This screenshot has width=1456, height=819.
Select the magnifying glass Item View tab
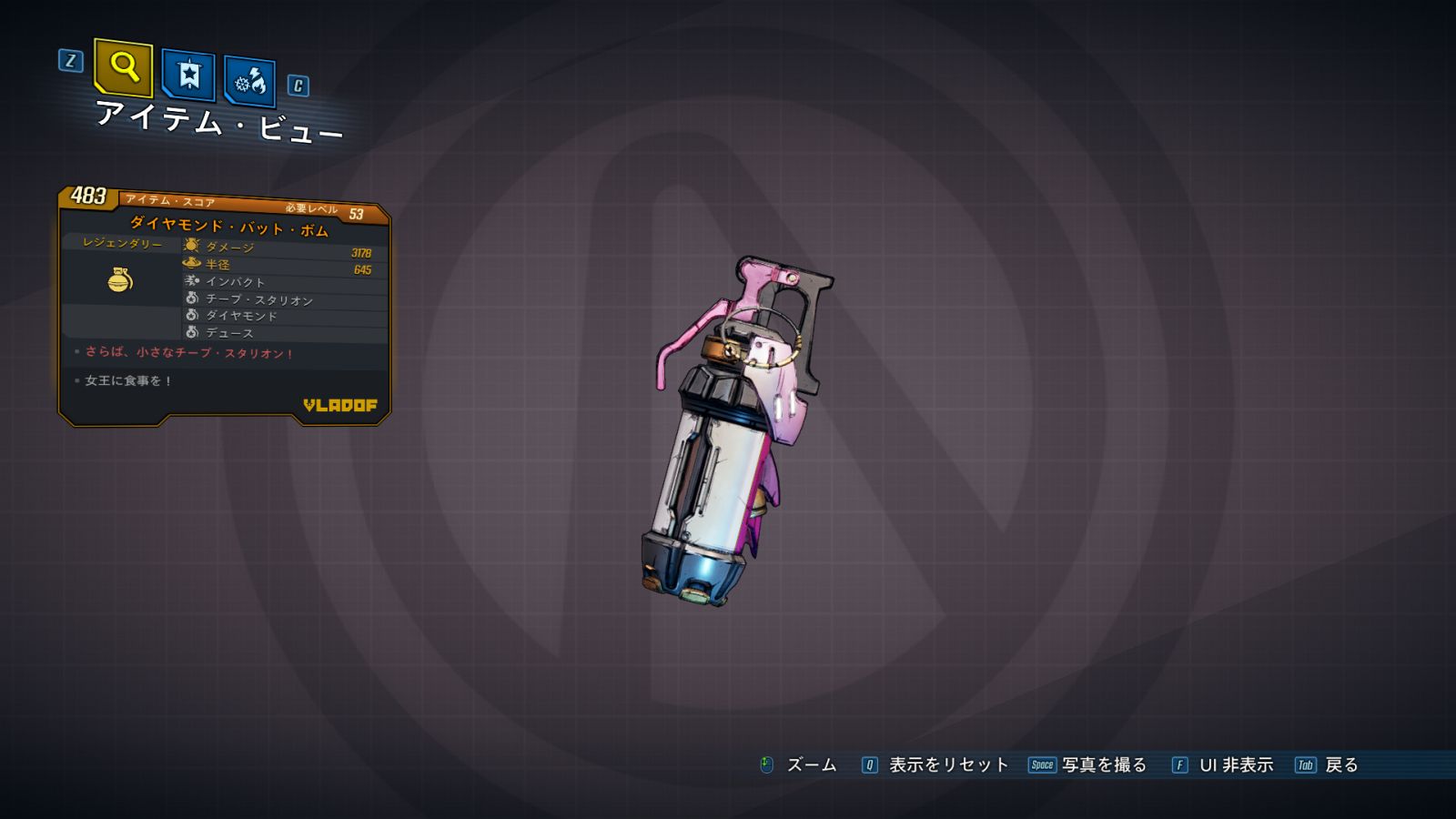tap(123, 67)
